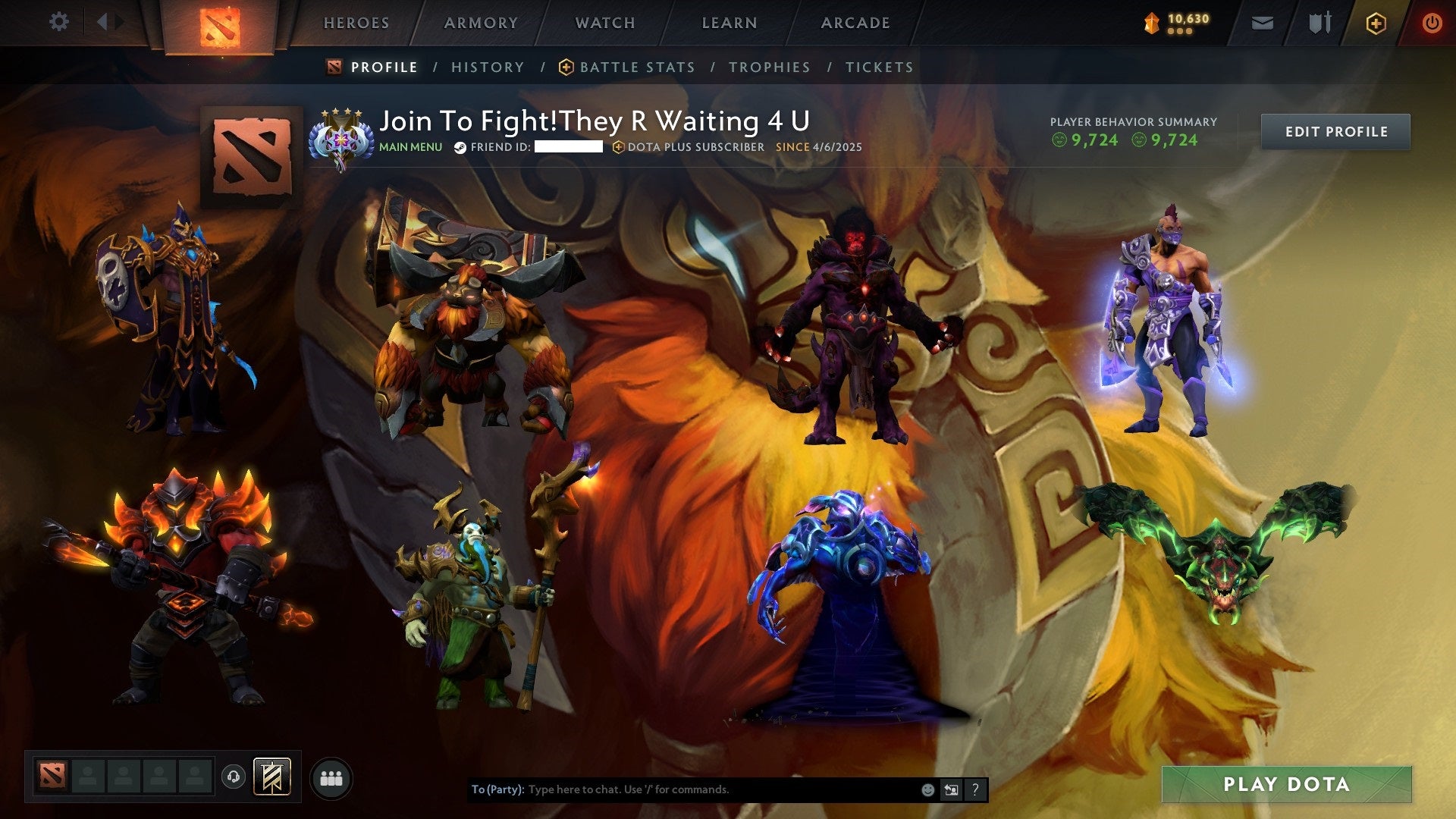The image size is (1456, 819).
Task: Open the ARCADE menu
Action: click(855, 23)
